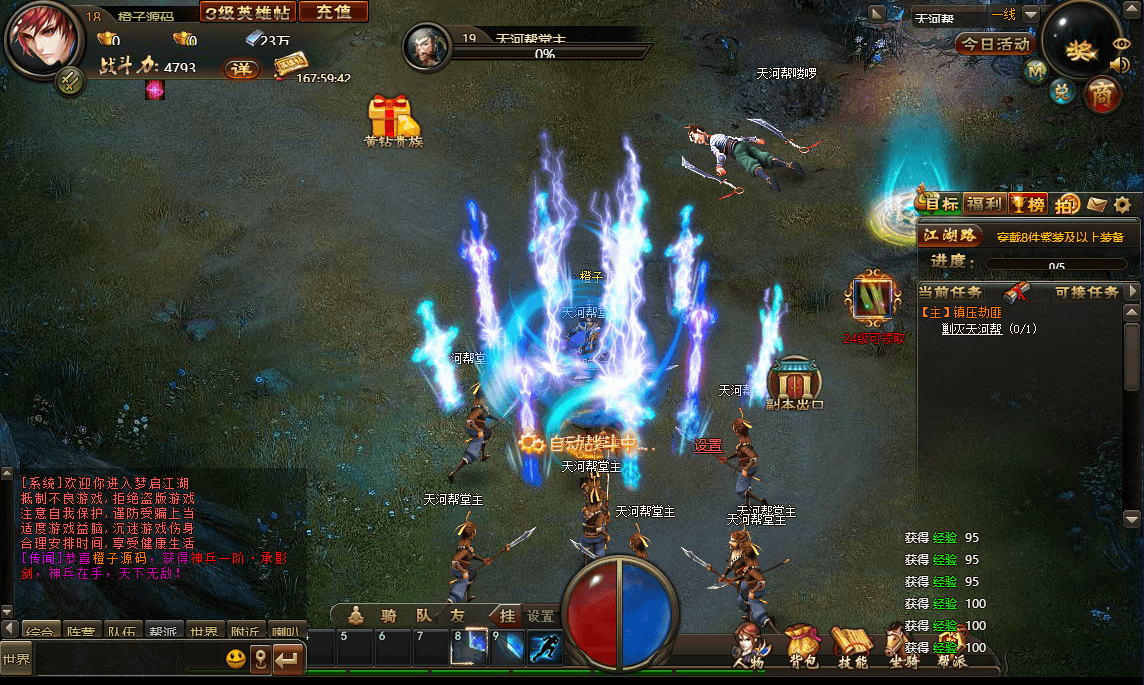This screenshot has width=1144, height=685.
Task: Open the 榜 ranking trophy button
Action: click(x=1028, y=204)
